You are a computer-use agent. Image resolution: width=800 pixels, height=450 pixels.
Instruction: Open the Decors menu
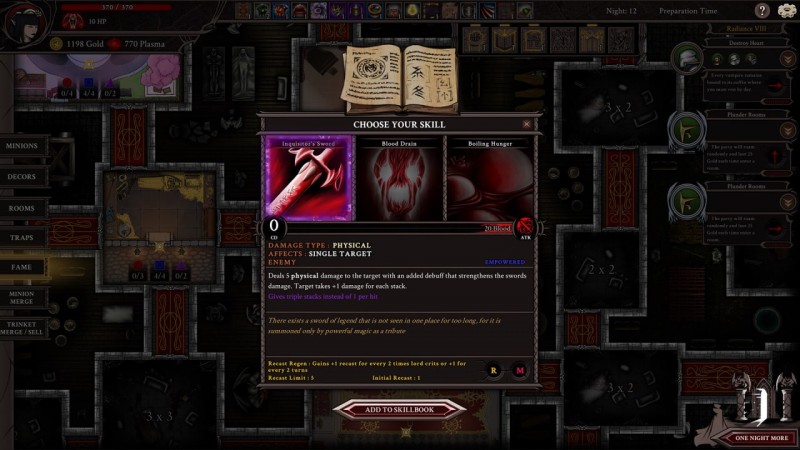pos(22,177)
